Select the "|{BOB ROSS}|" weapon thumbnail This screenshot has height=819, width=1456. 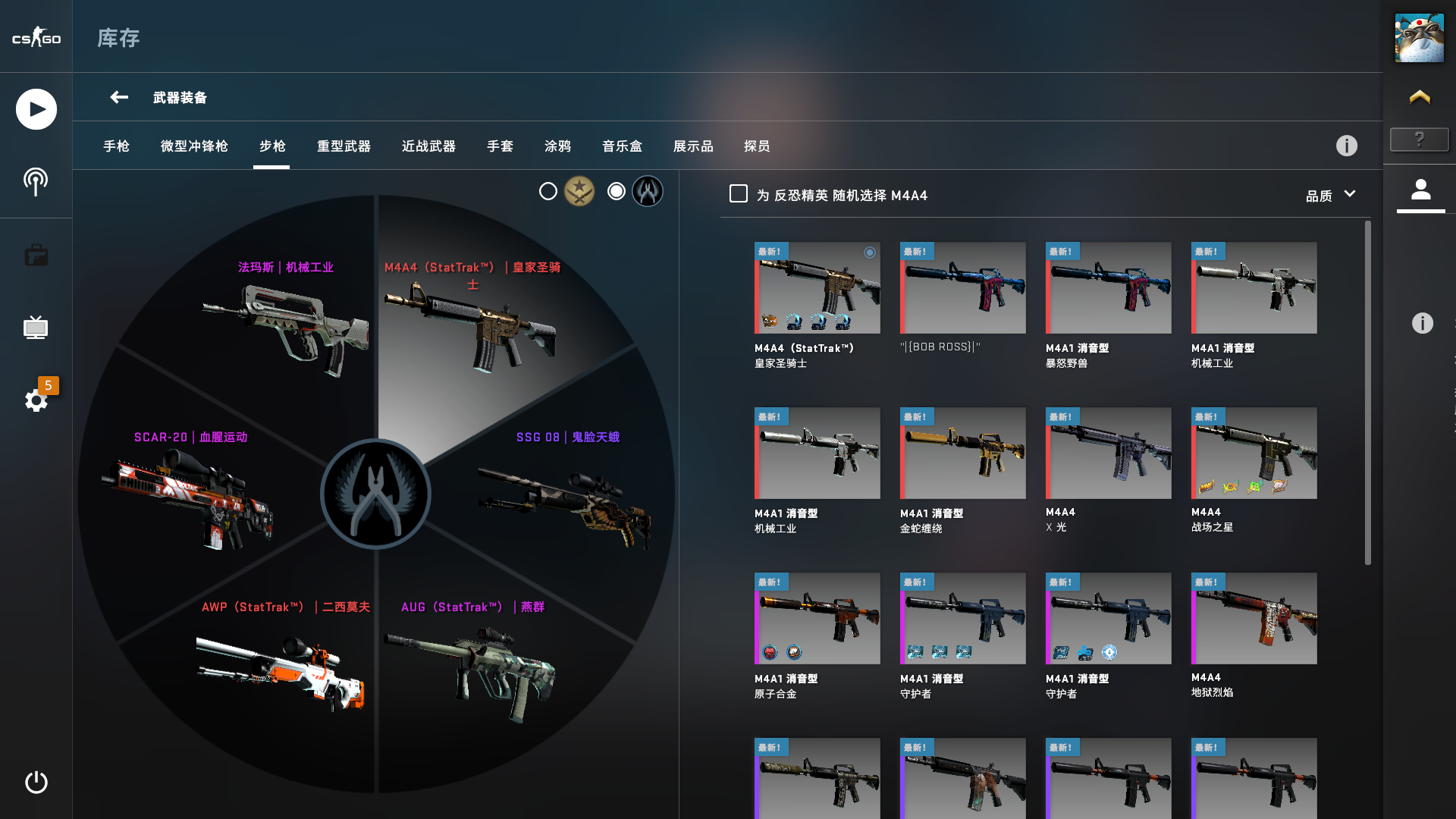962,288
